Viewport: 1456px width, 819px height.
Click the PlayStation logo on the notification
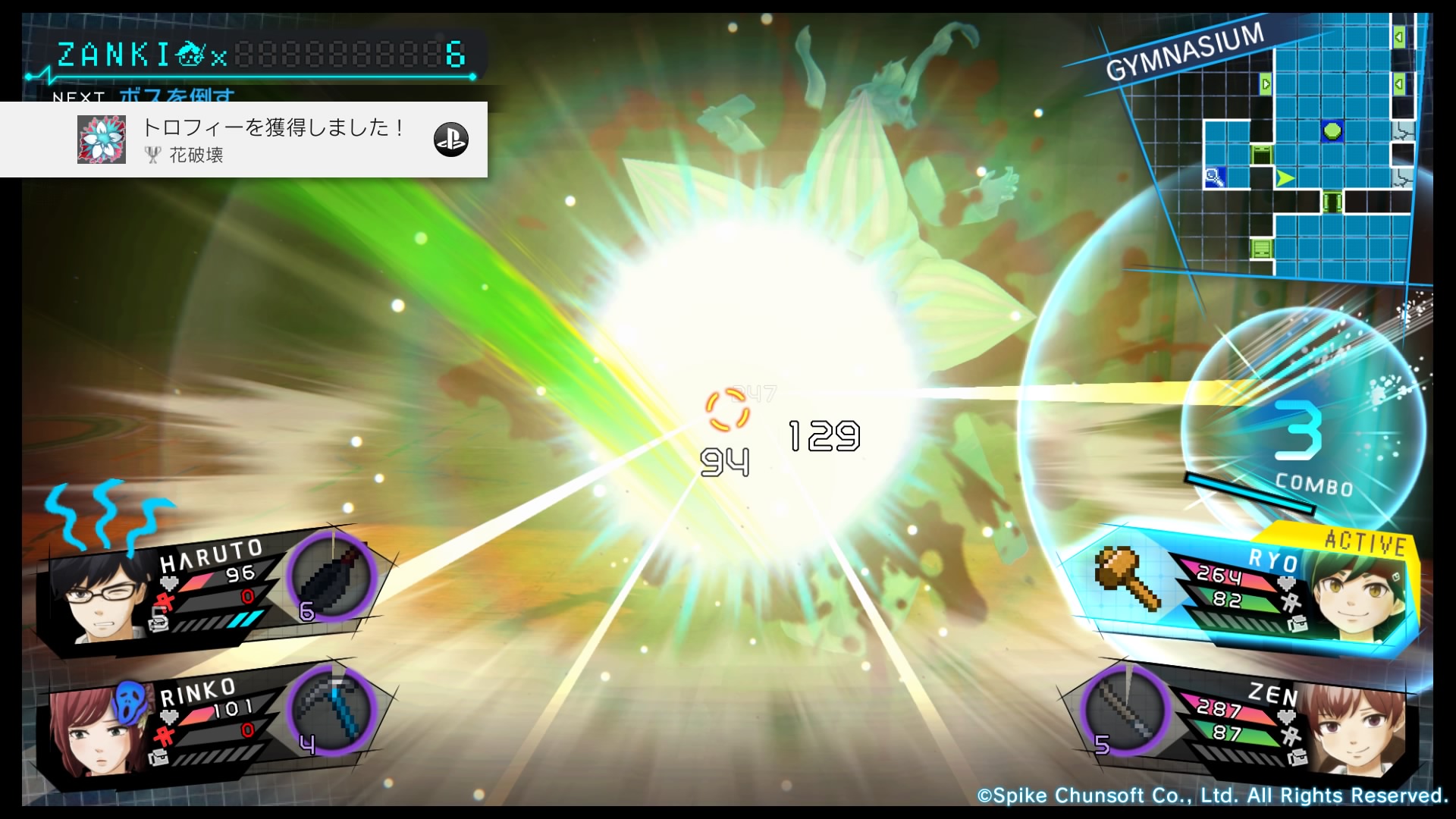[x=451, y=140]
